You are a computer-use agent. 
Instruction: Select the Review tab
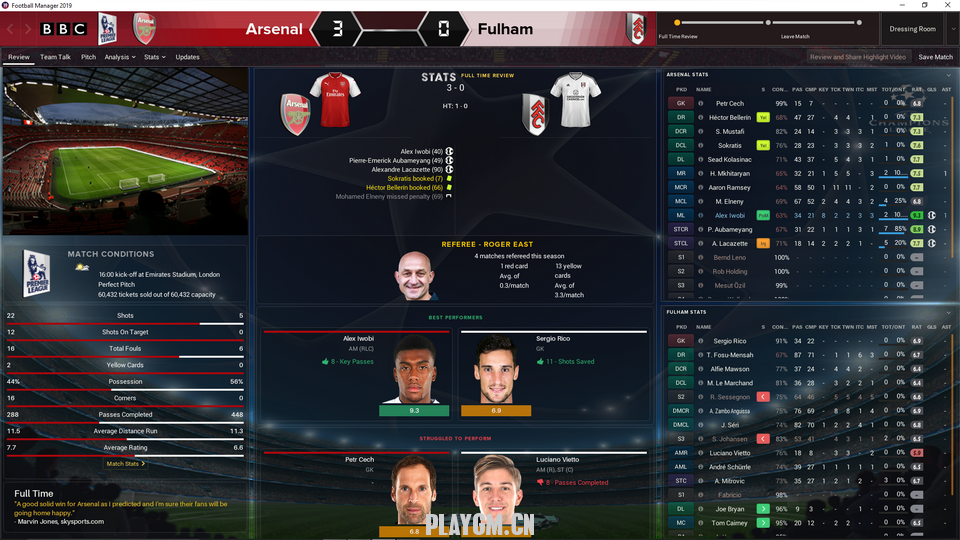click(19, 57)
